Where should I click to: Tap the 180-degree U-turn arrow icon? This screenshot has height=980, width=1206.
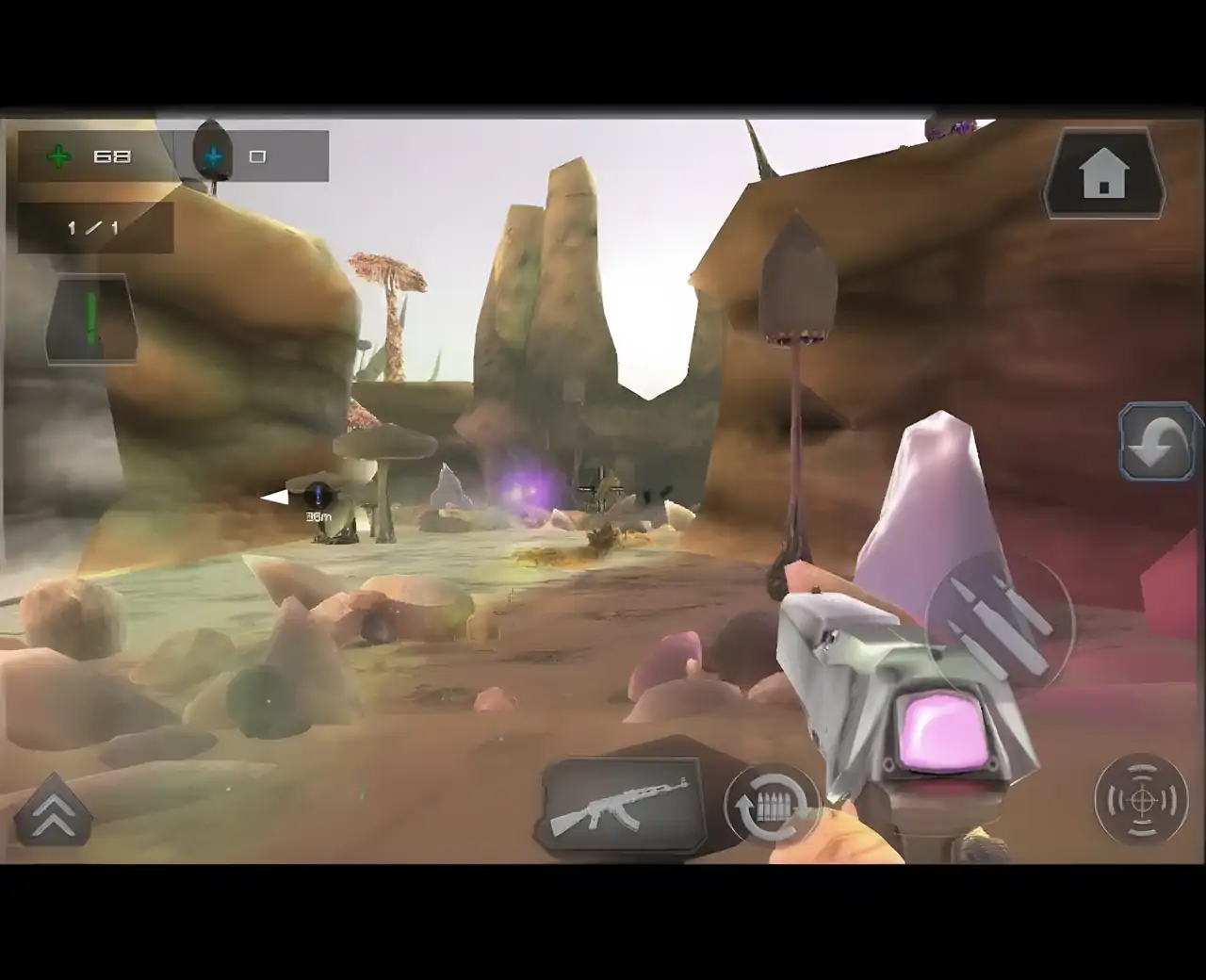pos(1157,439)
